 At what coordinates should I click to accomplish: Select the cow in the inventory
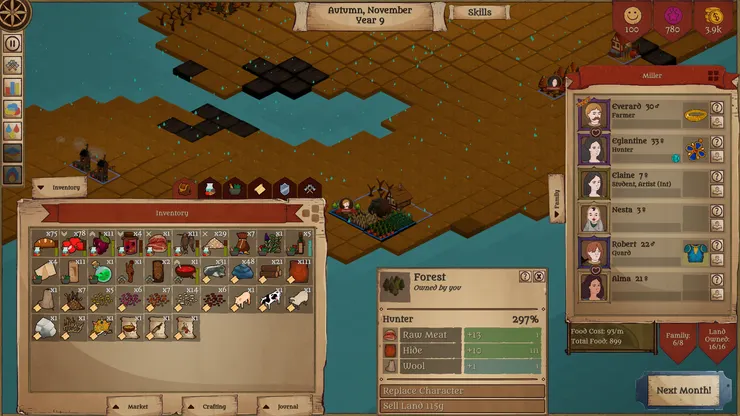point(271,299)
